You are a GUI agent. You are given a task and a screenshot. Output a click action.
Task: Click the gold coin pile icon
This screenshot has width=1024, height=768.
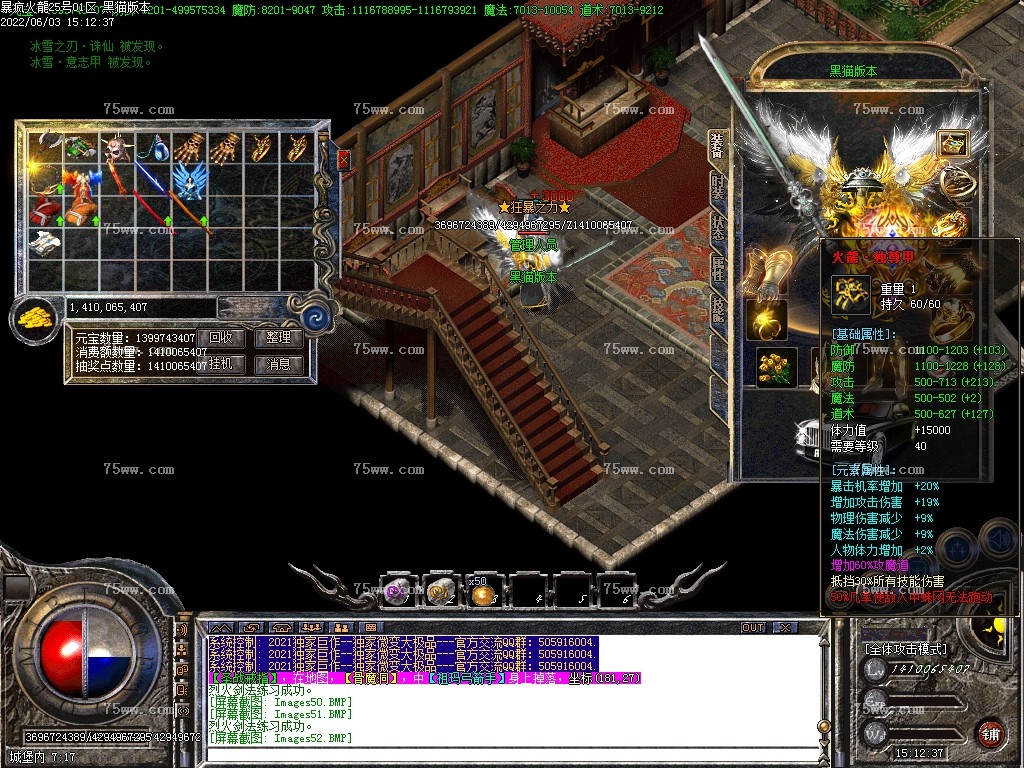pos(35,319)
